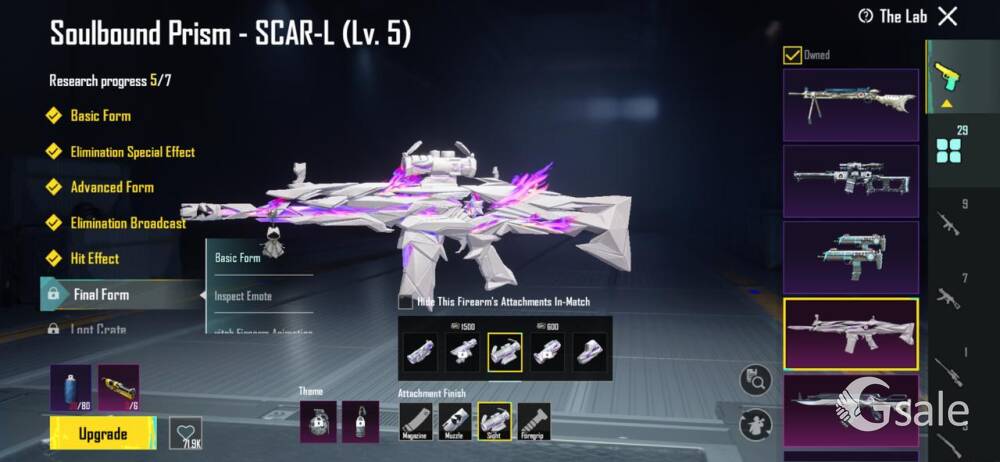Select the Sight attachment finish

coord(494,421)
